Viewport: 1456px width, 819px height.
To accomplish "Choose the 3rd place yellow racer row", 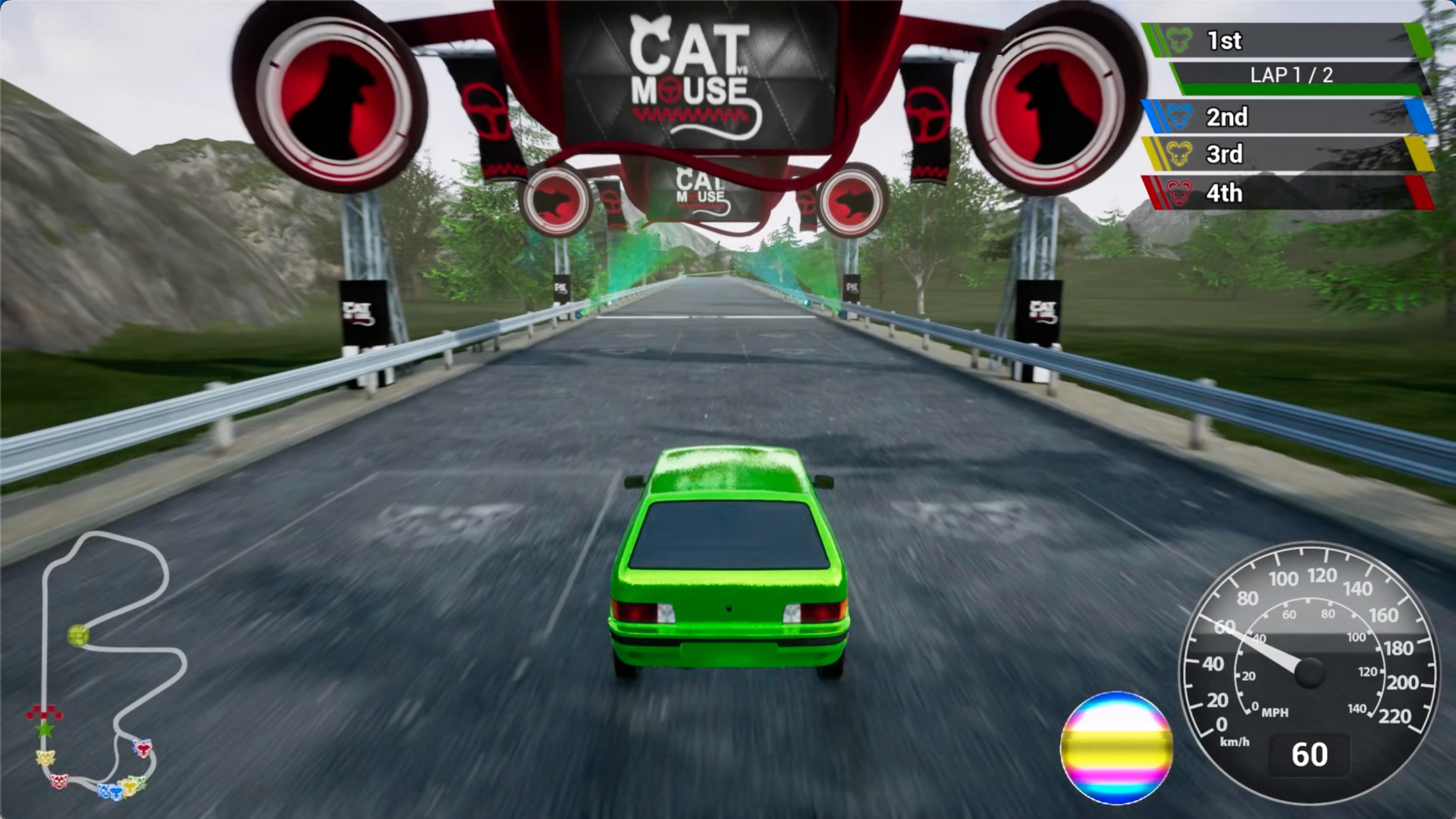I will [x=1285, y=154].
